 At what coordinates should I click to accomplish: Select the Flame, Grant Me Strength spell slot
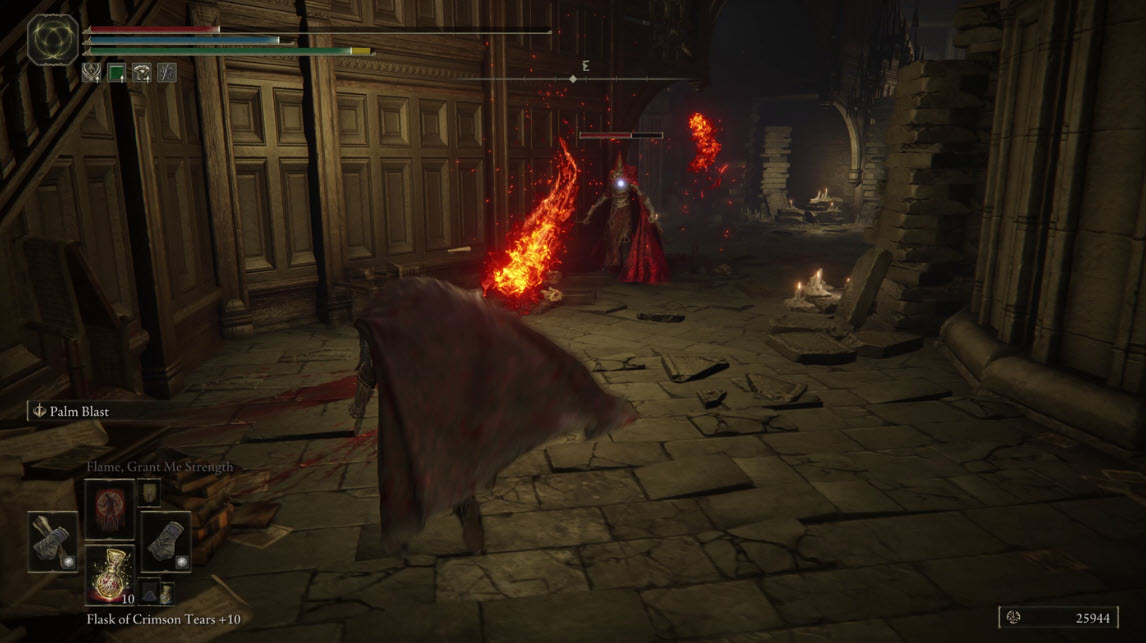tap(109, 509)
